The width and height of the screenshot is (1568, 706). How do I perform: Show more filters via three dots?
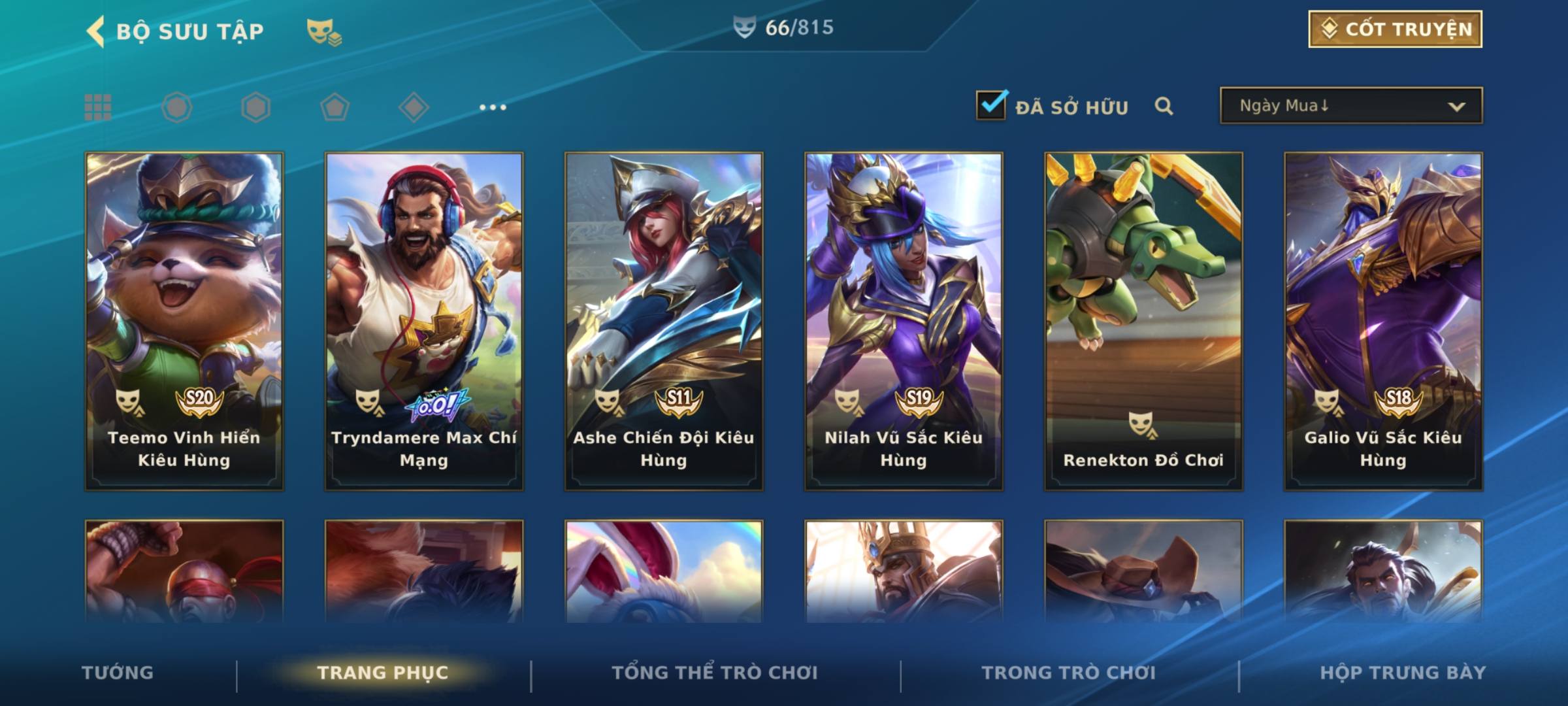493,107
